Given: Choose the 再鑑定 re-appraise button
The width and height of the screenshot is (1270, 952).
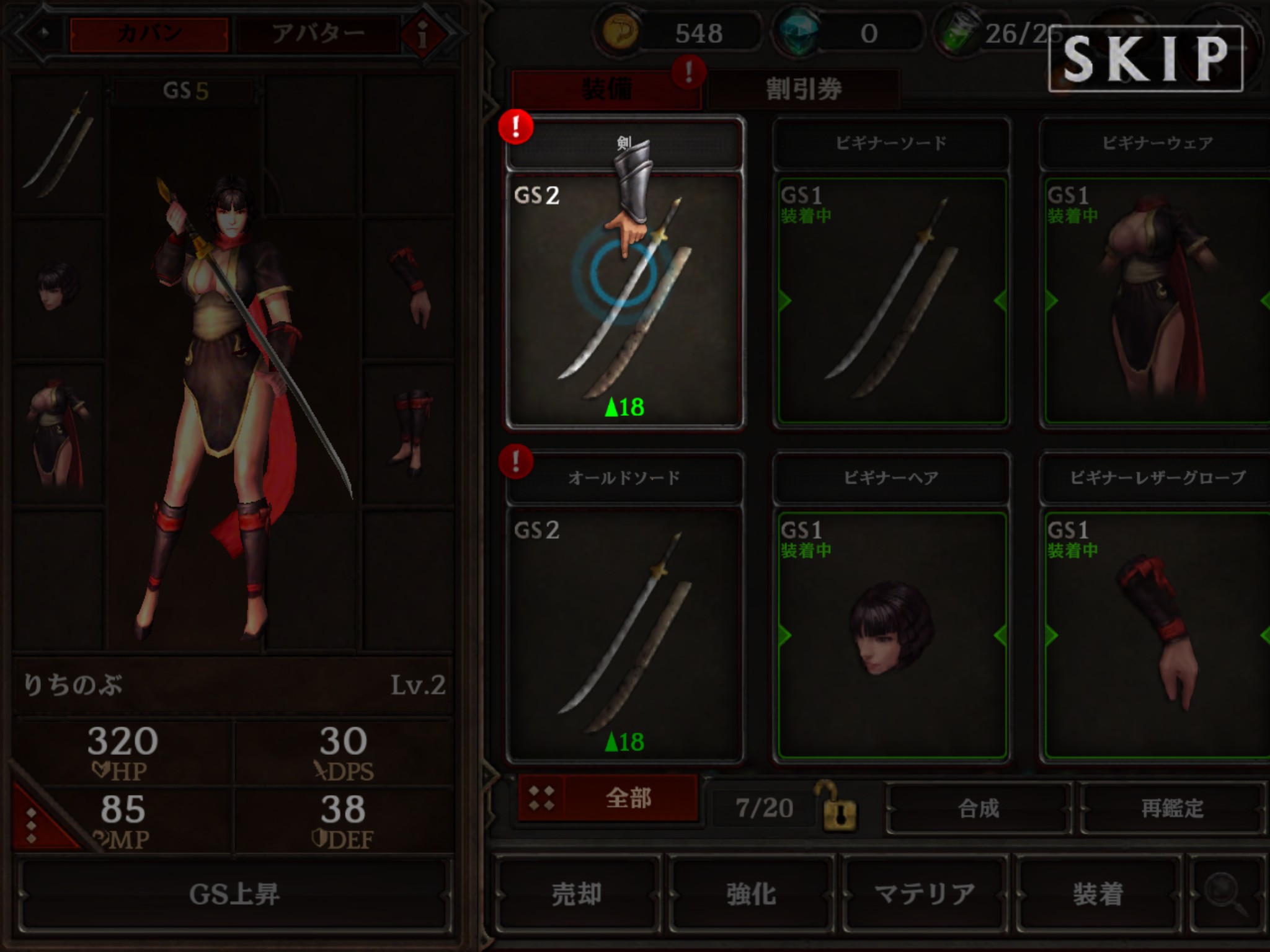Looking at the screenshot, I should [1172, 808].
